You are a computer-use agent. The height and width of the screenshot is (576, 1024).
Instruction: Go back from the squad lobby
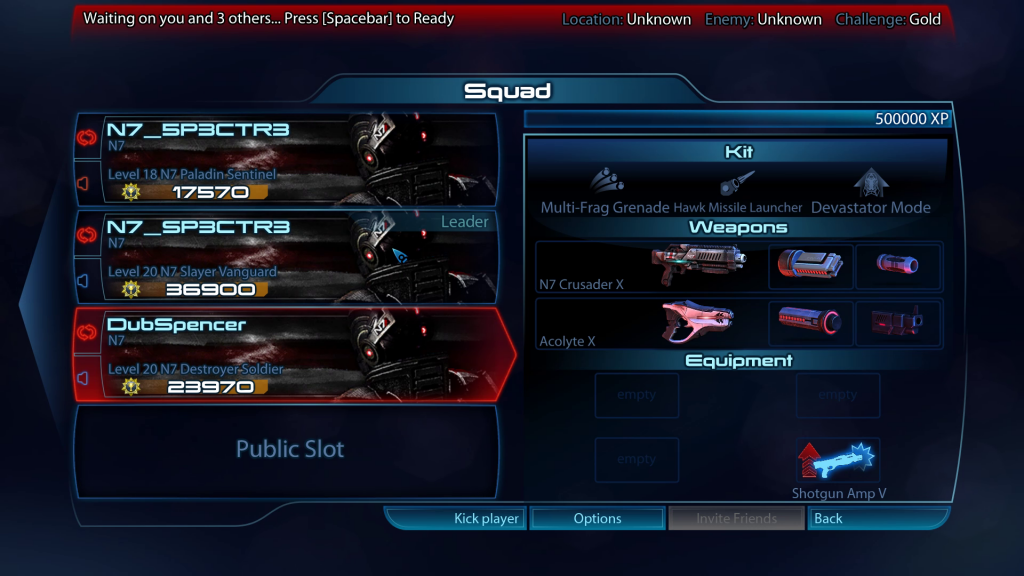(x=876, y=518)
